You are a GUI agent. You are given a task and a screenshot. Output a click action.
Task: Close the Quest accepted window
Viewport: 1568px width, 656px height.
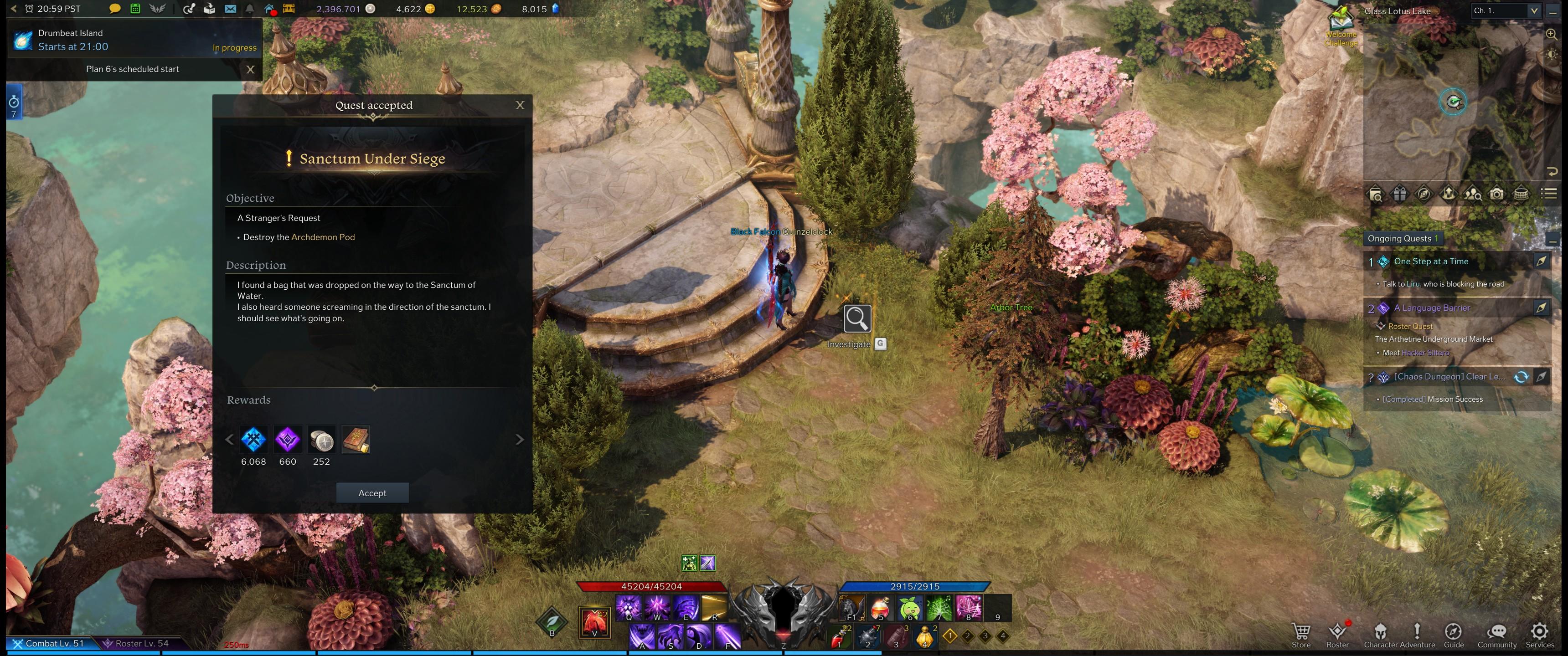[520, 105]
